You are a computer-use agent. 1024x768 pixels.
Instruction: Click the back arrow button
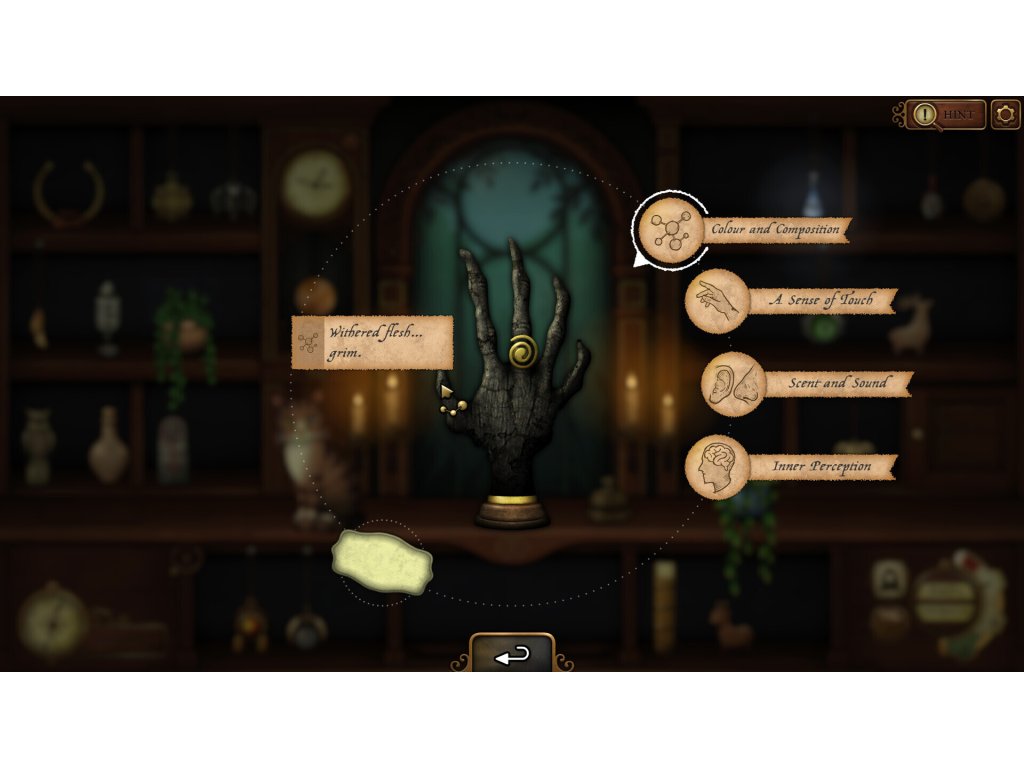click(x=512, y=655)
